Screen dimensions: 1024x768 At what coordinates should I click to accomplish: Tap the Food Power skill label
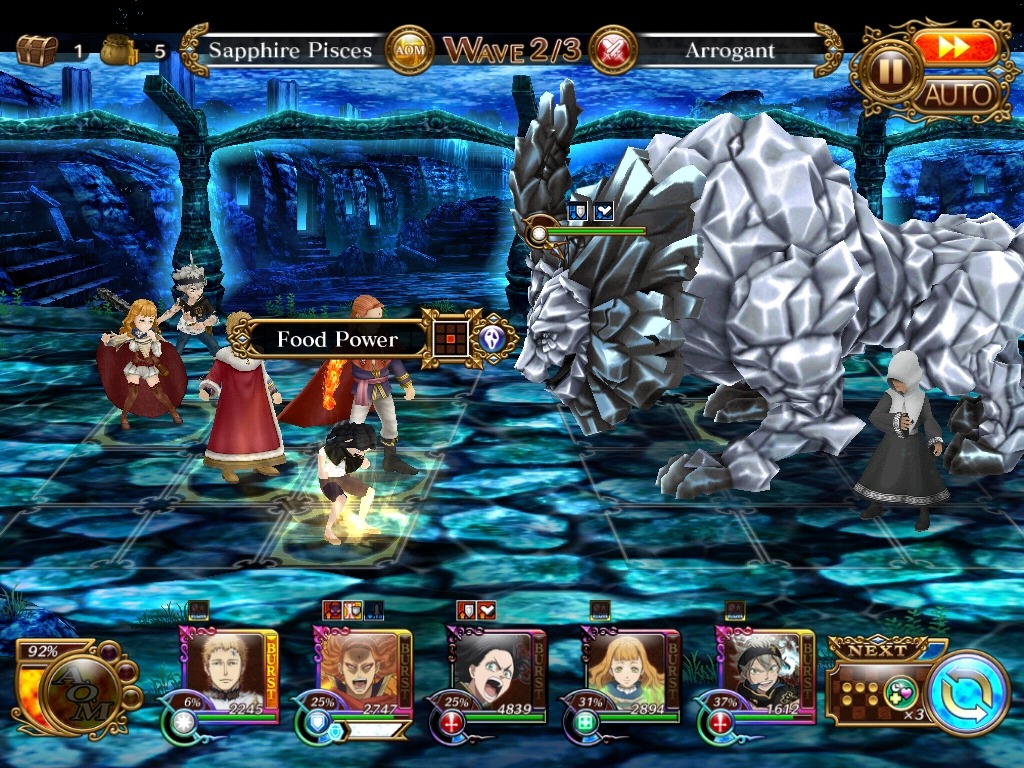(x=337, y=340)
